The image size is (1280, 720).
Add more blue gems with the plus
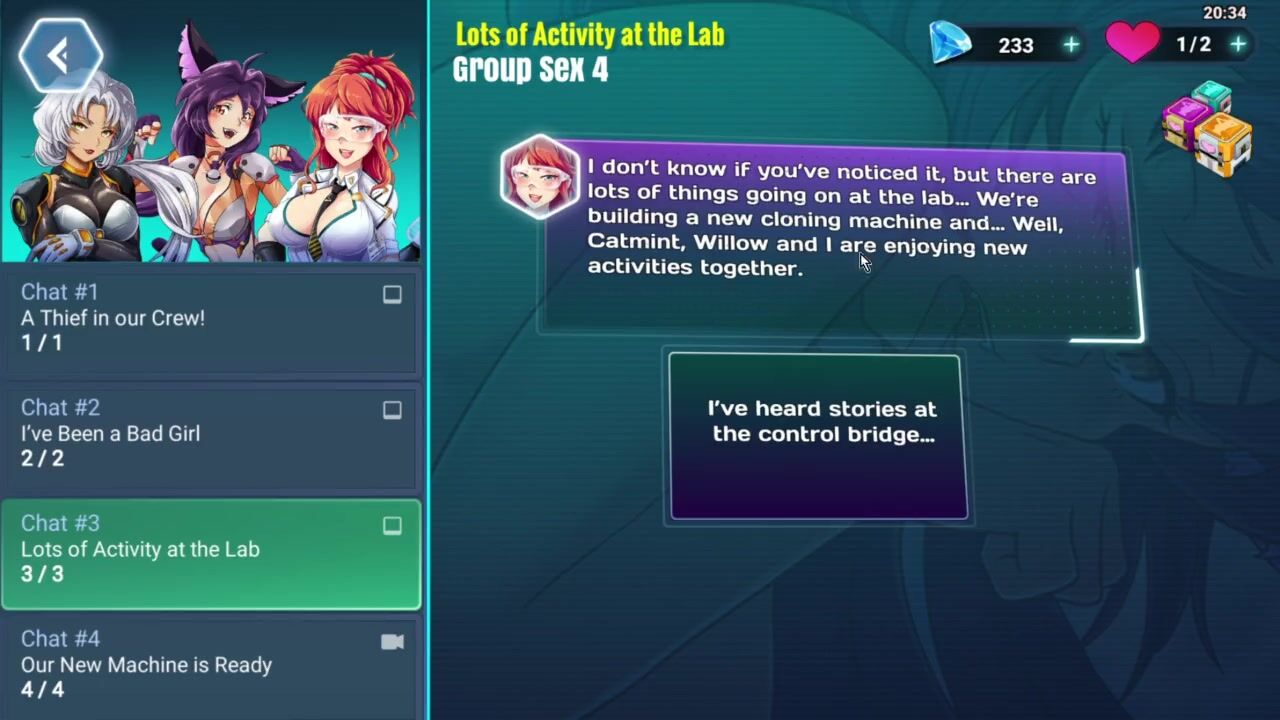coord(1071,45)
